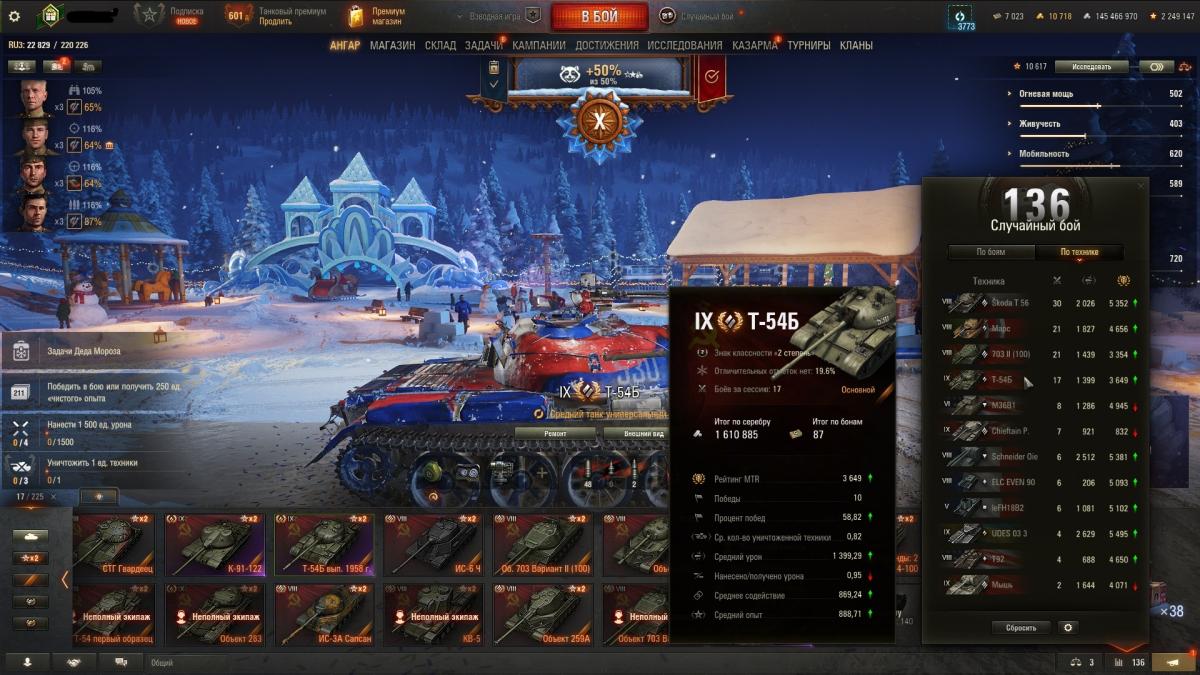1200x675 pixels.
Task: Open the Внешний вид customization
Action: pos(644,433)
